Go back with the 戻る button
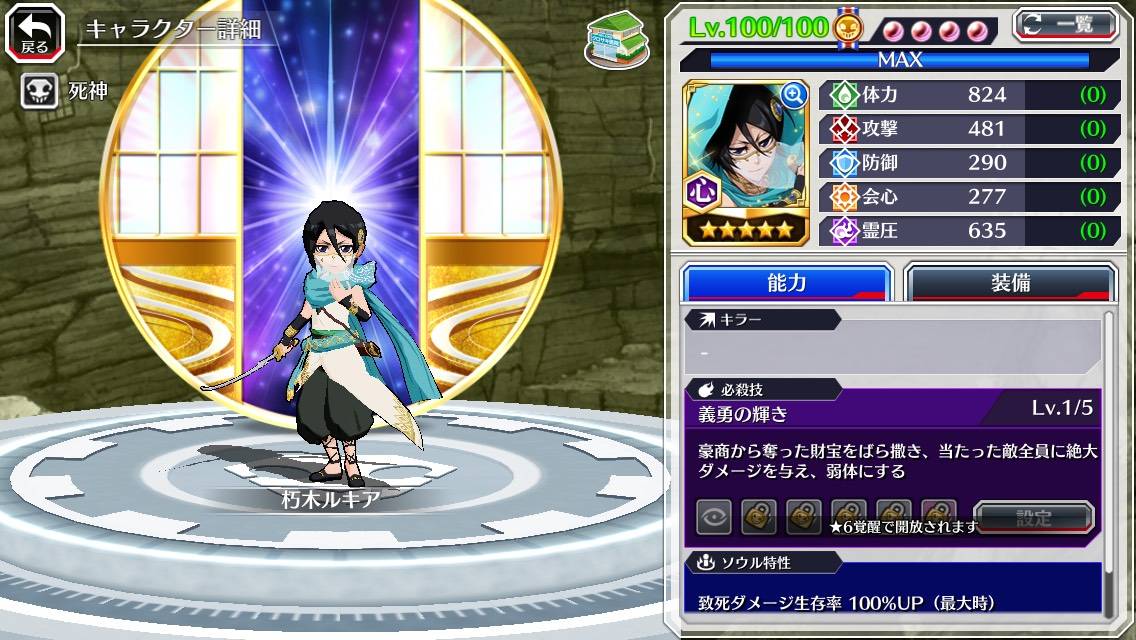This screenshot has width=1136, height=640. pyautogui.click(x=35, y=31)
